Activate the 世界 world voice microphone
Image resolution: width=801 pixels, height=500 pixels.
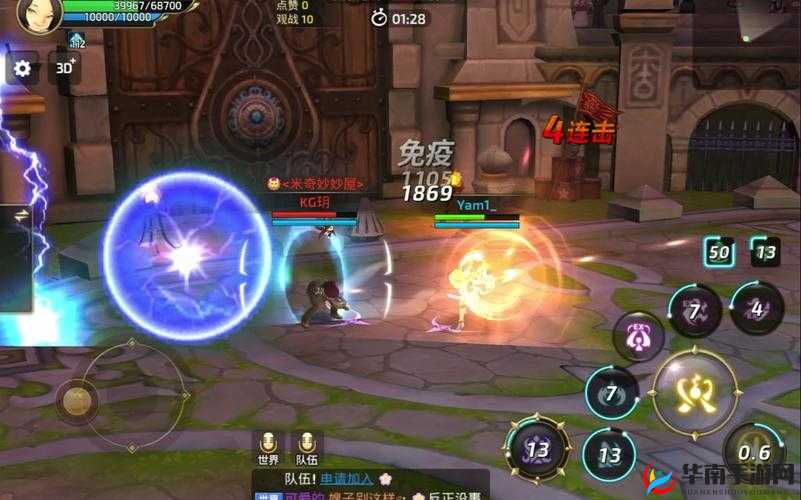[x=268, y=445]
